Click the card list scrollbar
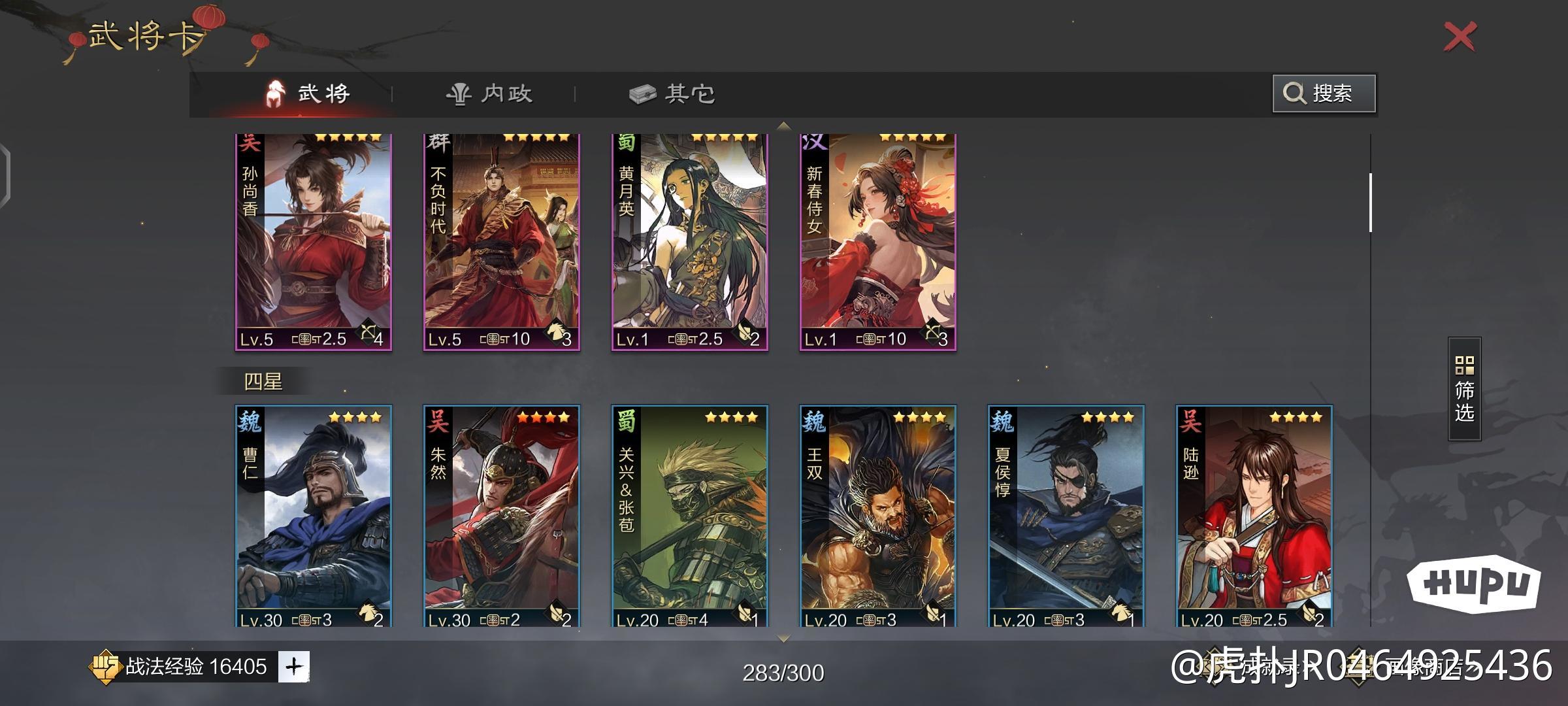1568x706 pixels. pyautogui.click(x=1370, y=203)
